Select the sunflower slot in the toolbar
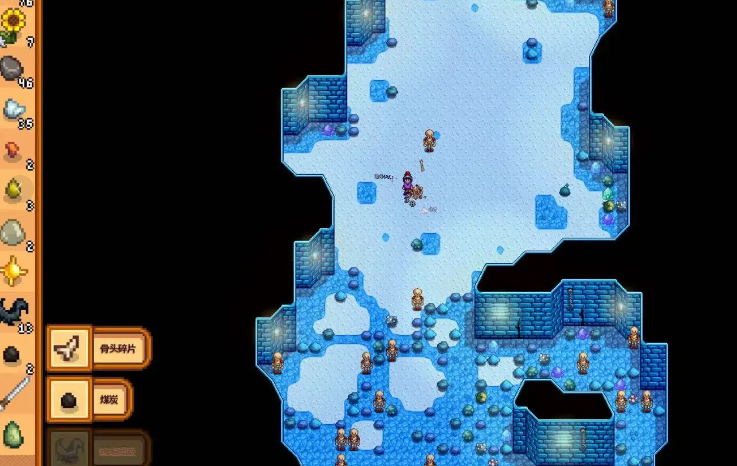737x466 pixels. 13,25
